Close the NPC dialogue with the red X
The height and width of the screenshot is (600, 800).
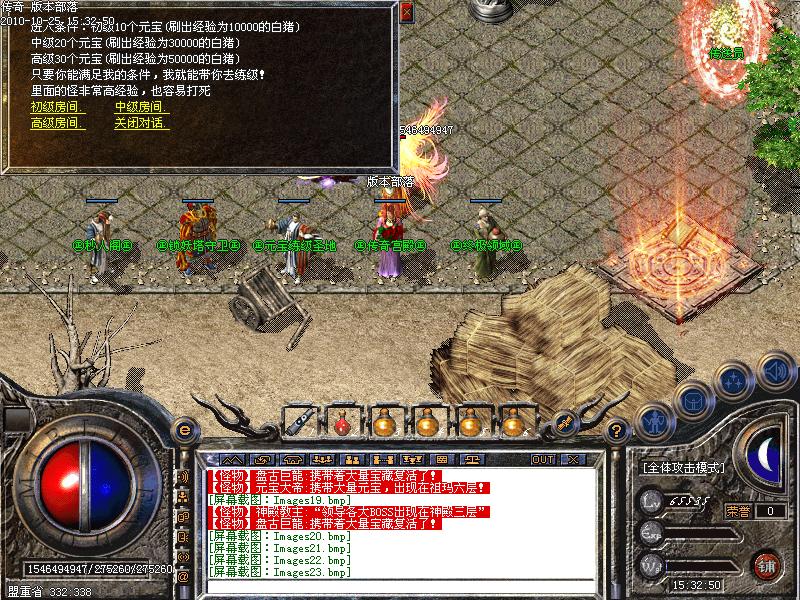405,13
